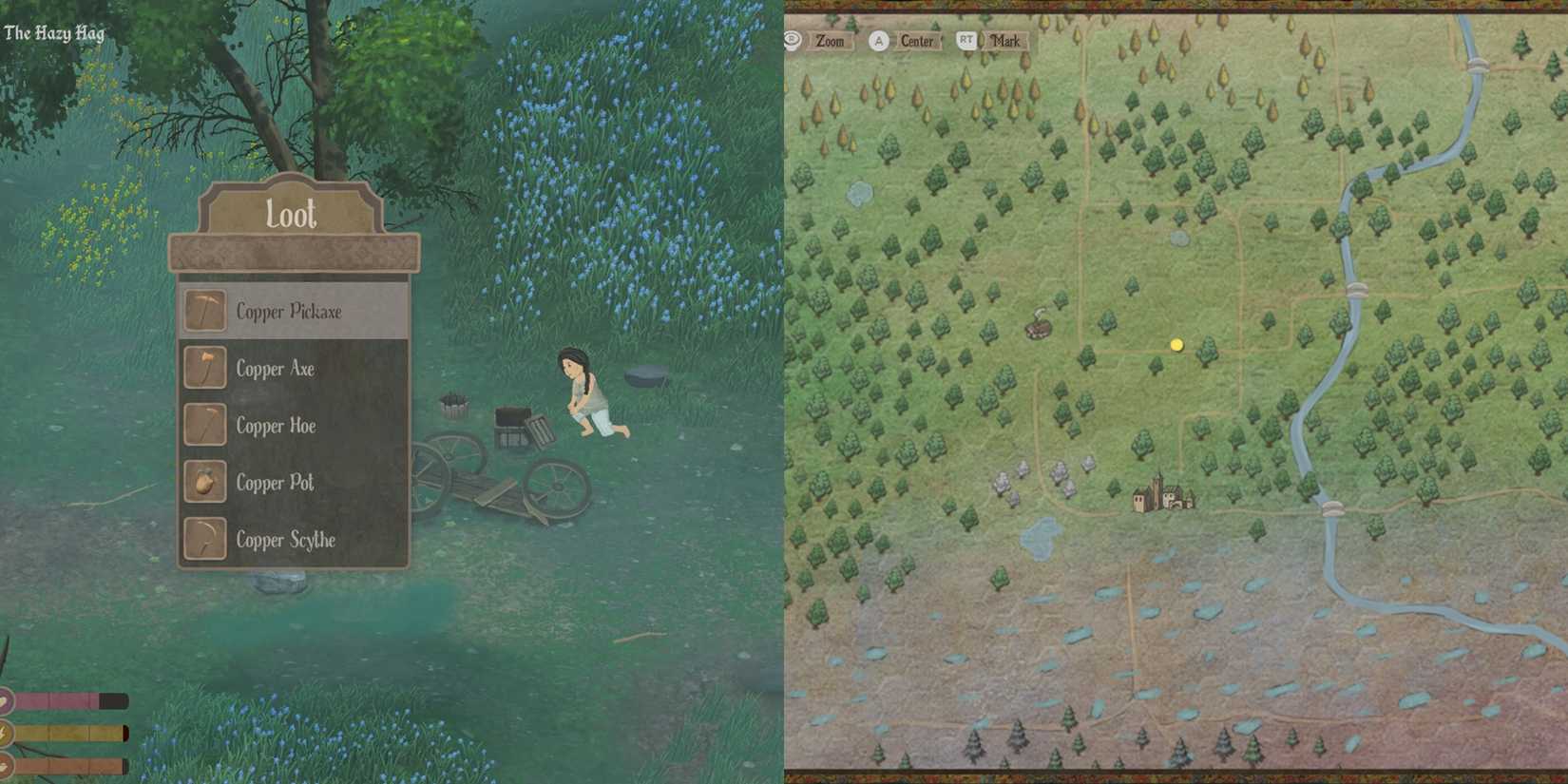Click the yellow player marker on the map
The image size is (1568, 784).
(1176, 345)
